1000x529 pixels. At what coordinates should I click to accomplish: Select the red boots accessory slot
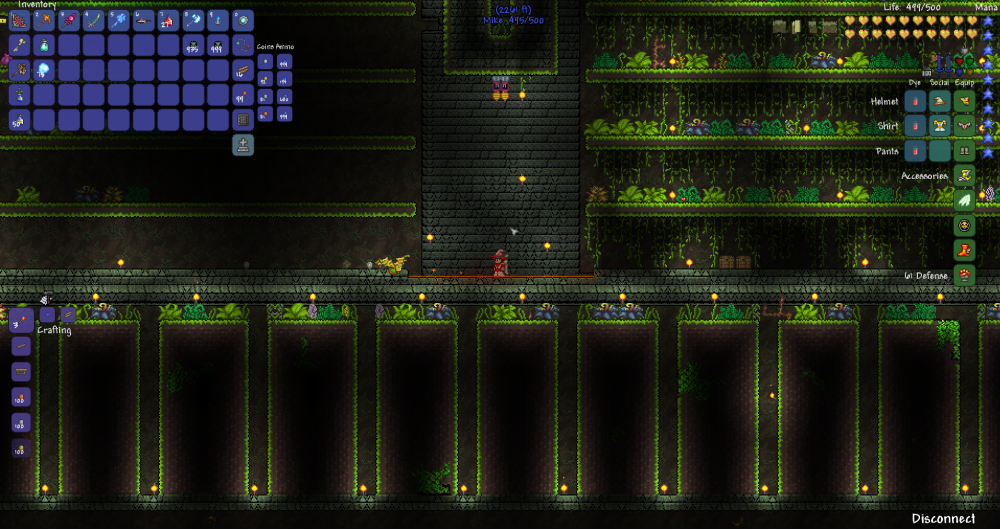pyautogui.click(x=964, y=249)
